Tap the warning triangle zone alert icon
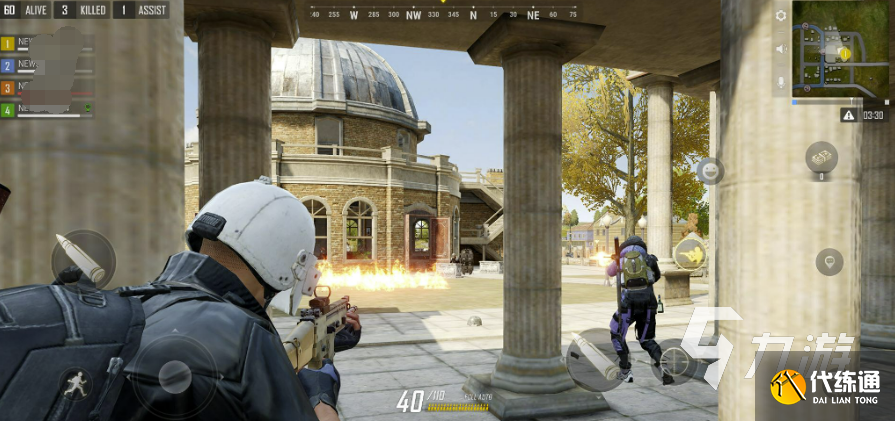 tap(848, 115)
